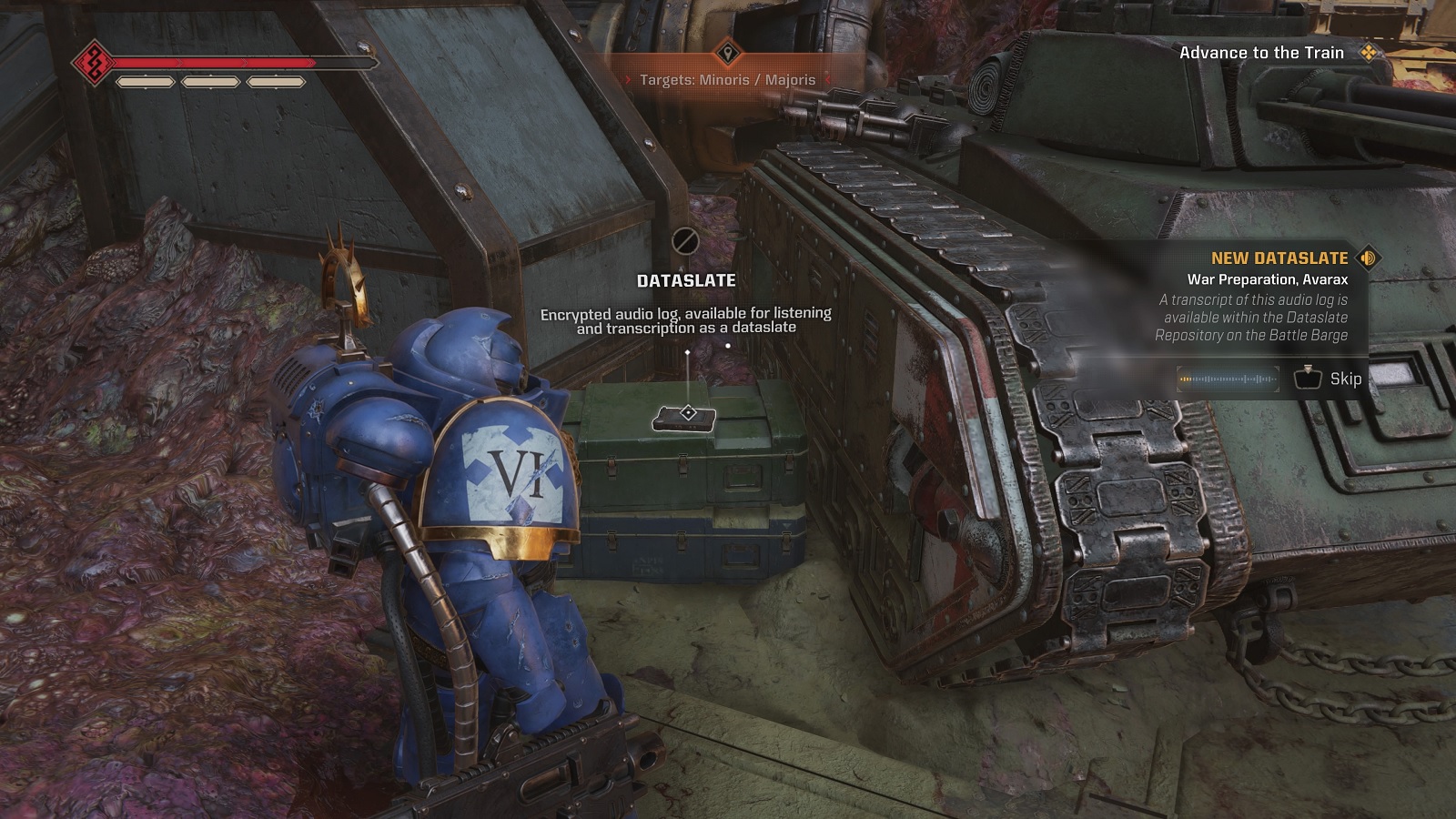This screenshot has height=819, width=1456.
Task: Select the Advance to the Train objective
Action: [x=1260, y=53]
